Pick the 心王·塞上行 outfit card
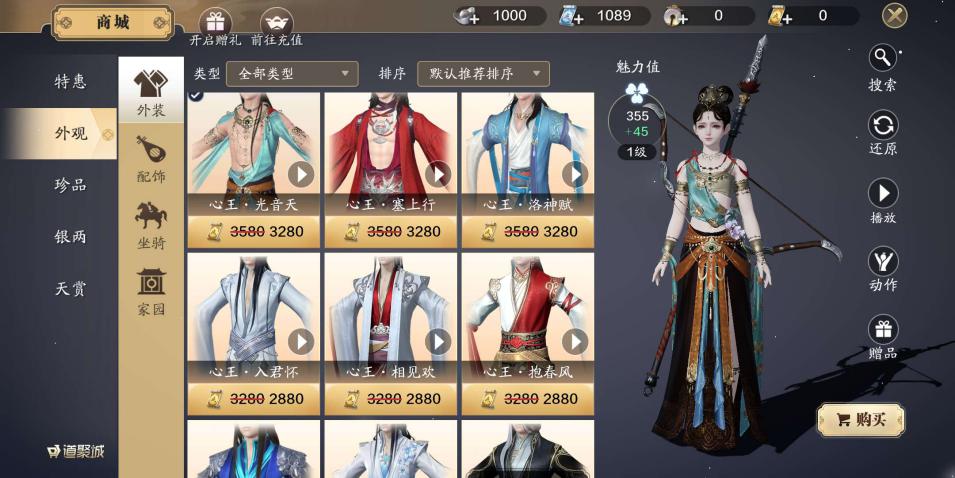 (391, 155)
